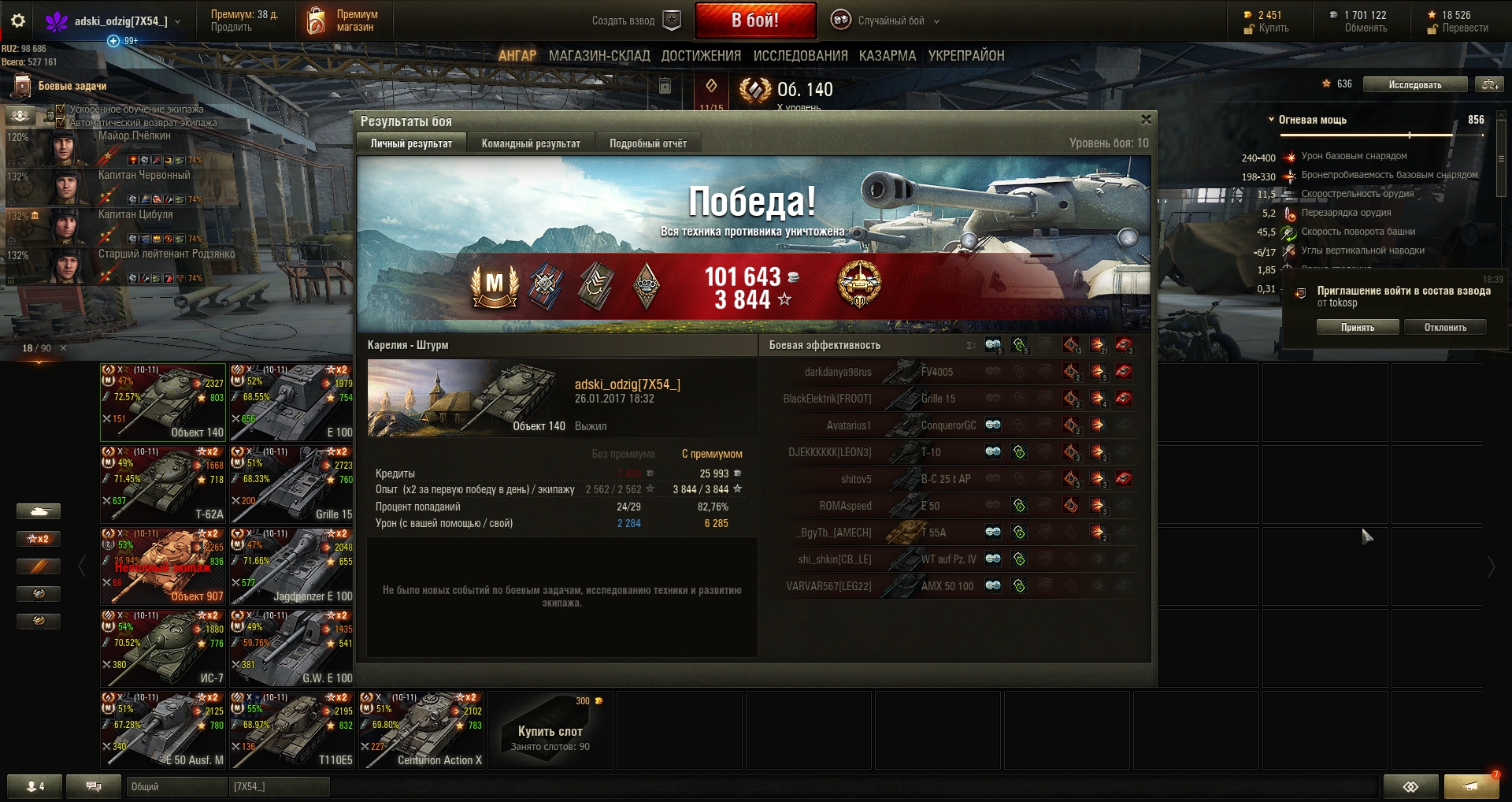Viewport: 1512px width, 802px height.
Task: Choose the Centurion Action X tank
Action: coord(421,730)
